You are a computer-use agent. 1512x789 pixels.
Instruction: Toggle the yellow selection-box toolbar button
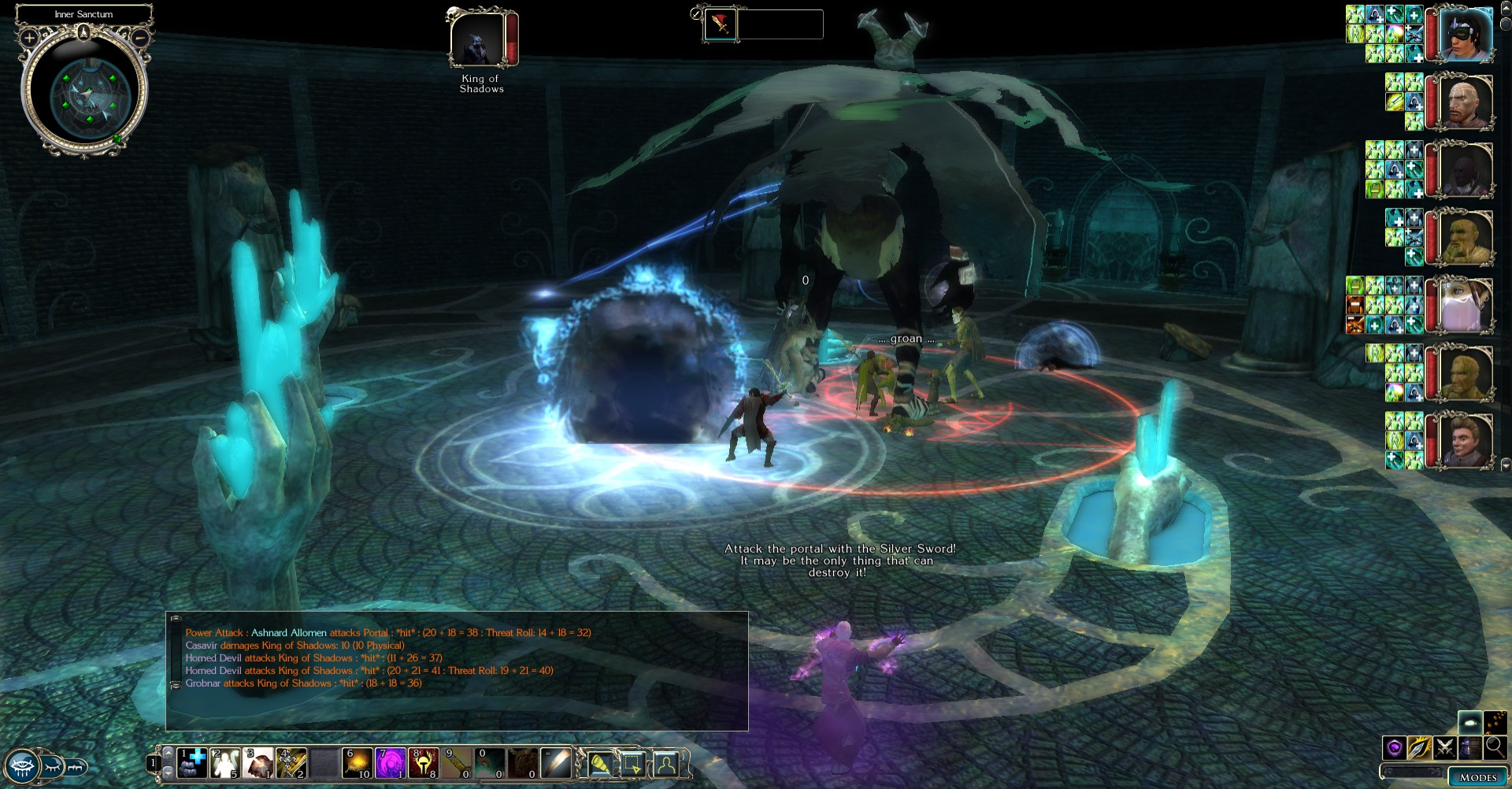[632, 764]
